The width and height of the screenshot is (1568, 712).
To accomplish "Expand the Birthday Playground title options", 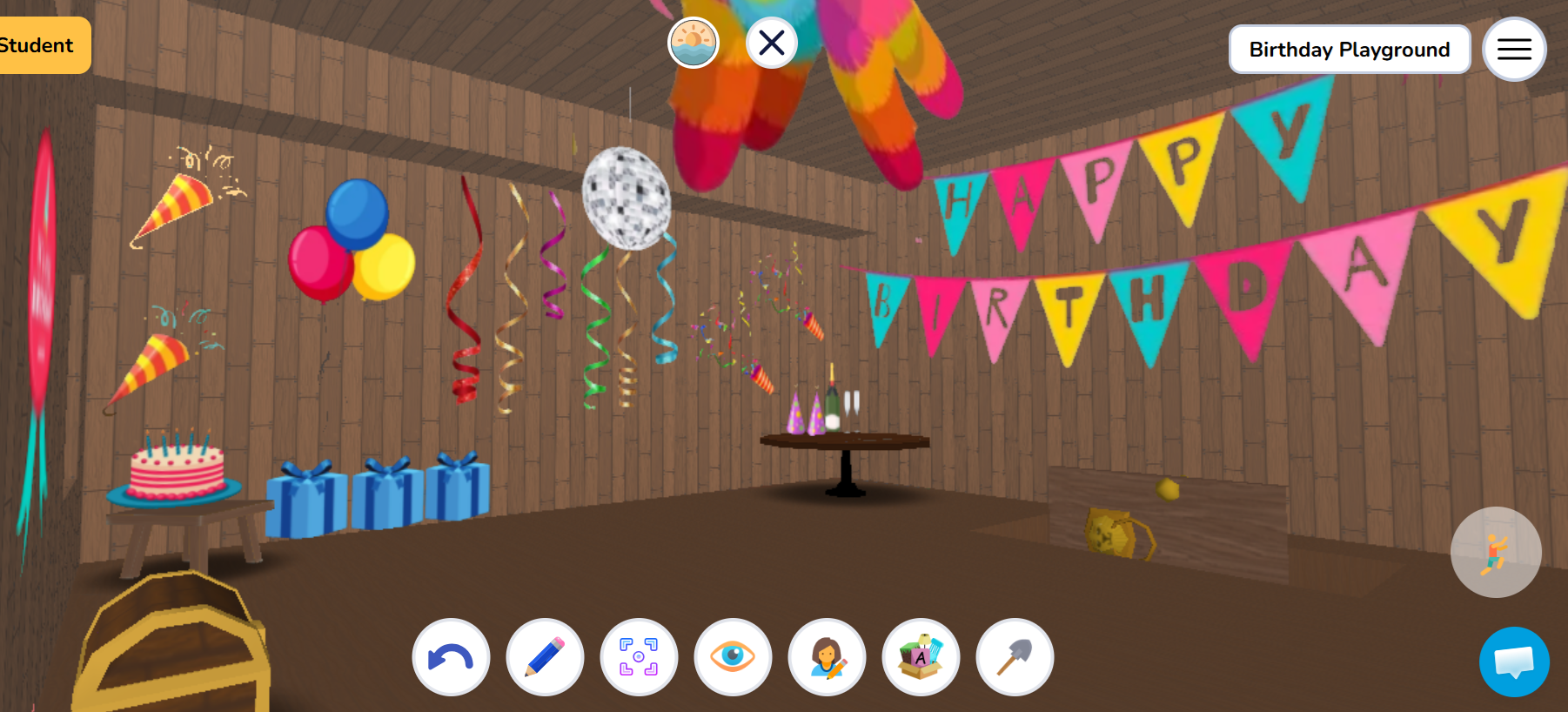I will point(1348,49).
